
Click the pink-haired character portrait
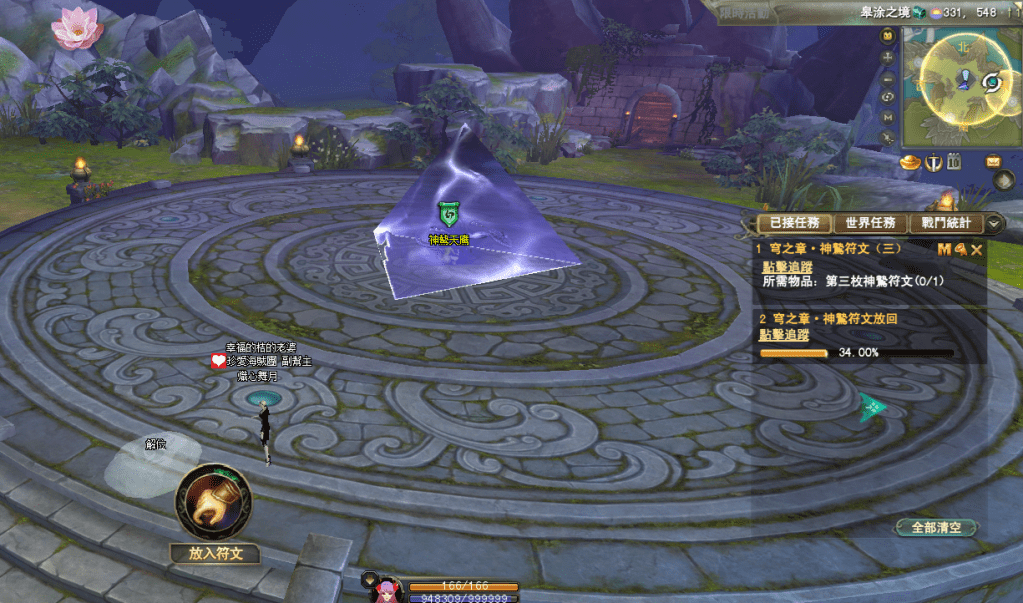(x=384, y=590)
